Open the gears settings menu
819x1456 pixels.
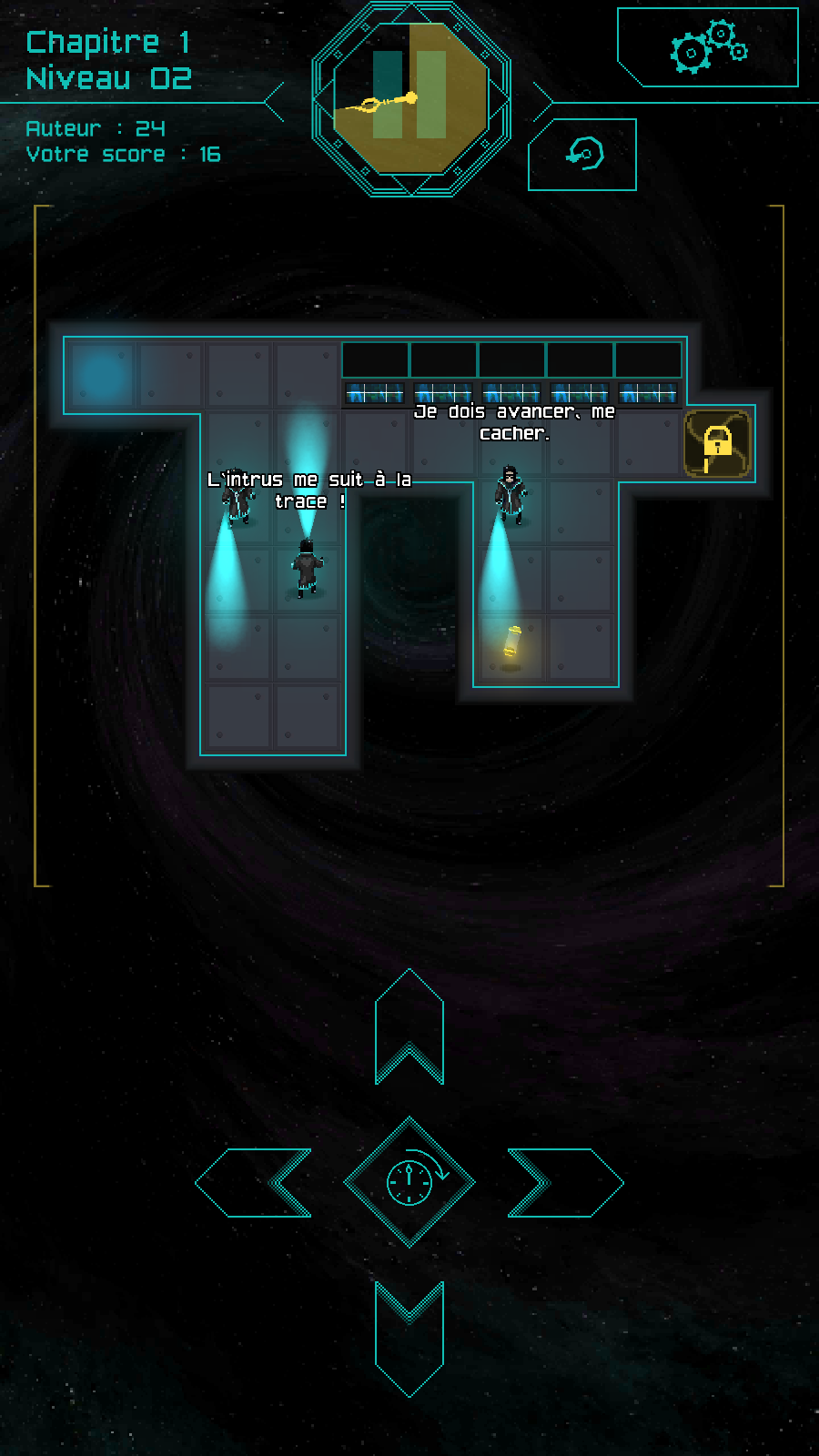pyautogui.click(x=708, y=48)
